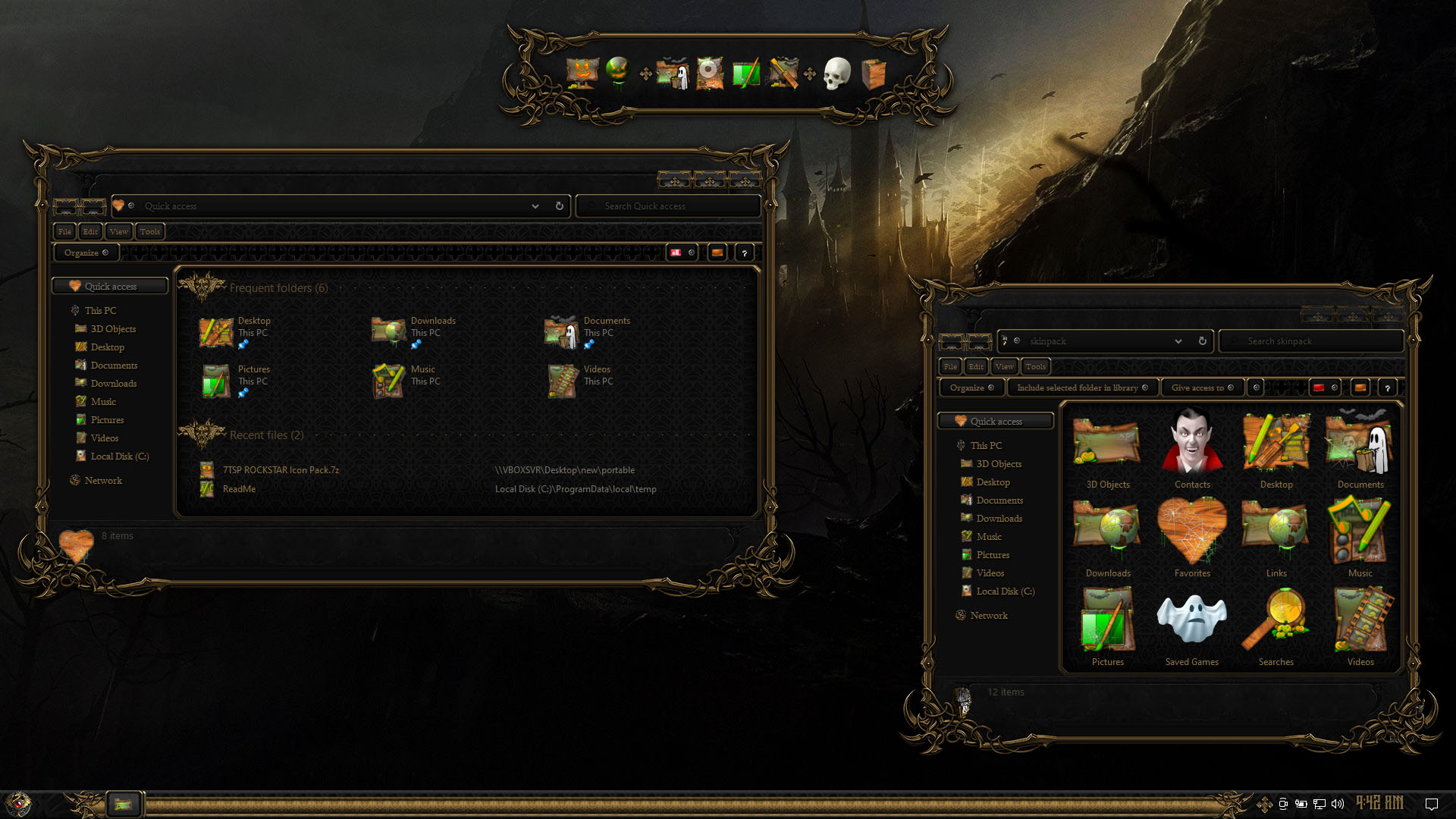This screenshot has width=1456, height=819.
Task: Click the volume speaker tray icon
Action: coord(1338,804)
